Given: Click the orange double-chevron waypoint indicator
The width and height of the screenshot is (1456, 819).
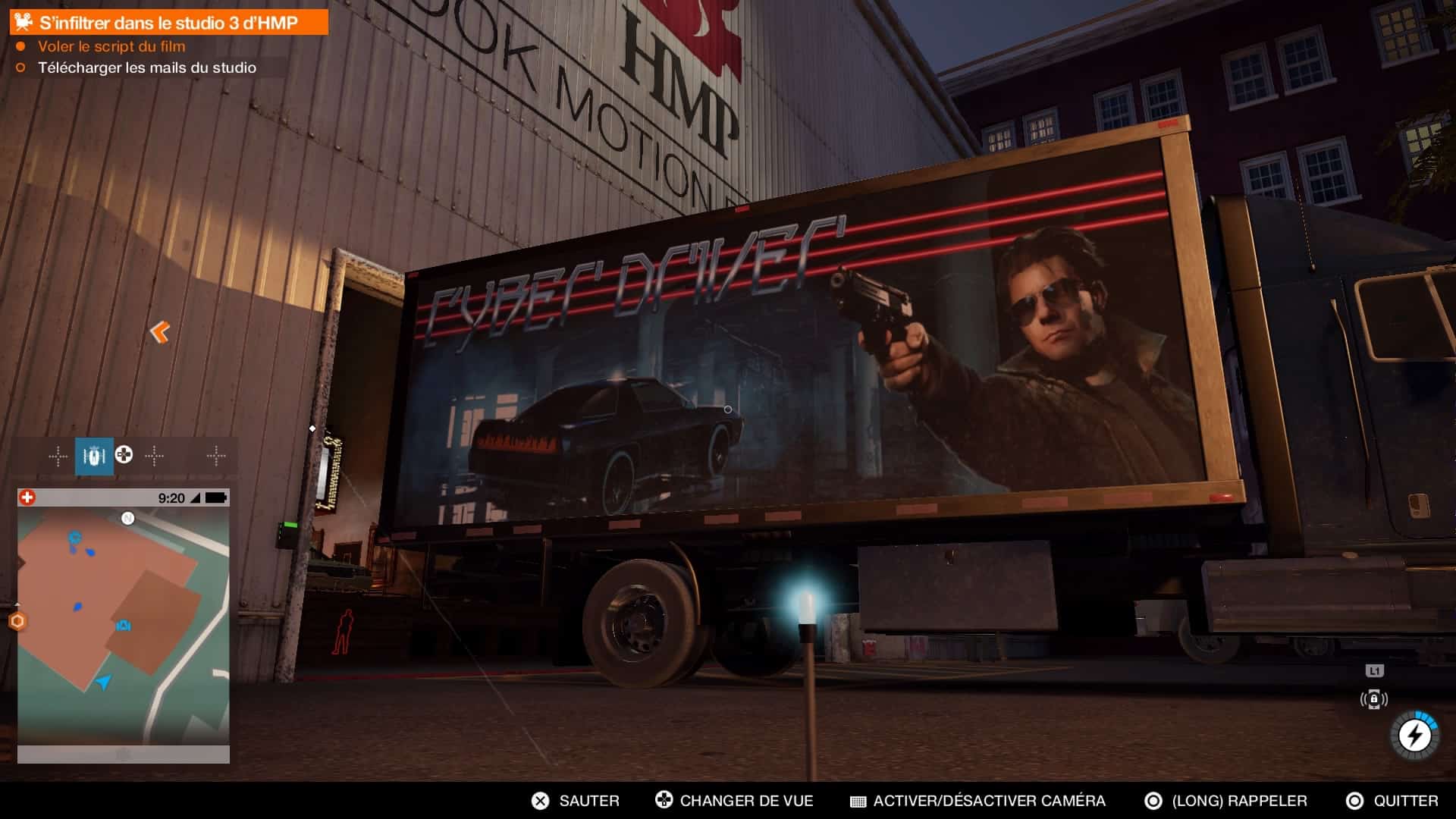Looking at the screenshot, I should pyautogui.click(x=160, y=331).
